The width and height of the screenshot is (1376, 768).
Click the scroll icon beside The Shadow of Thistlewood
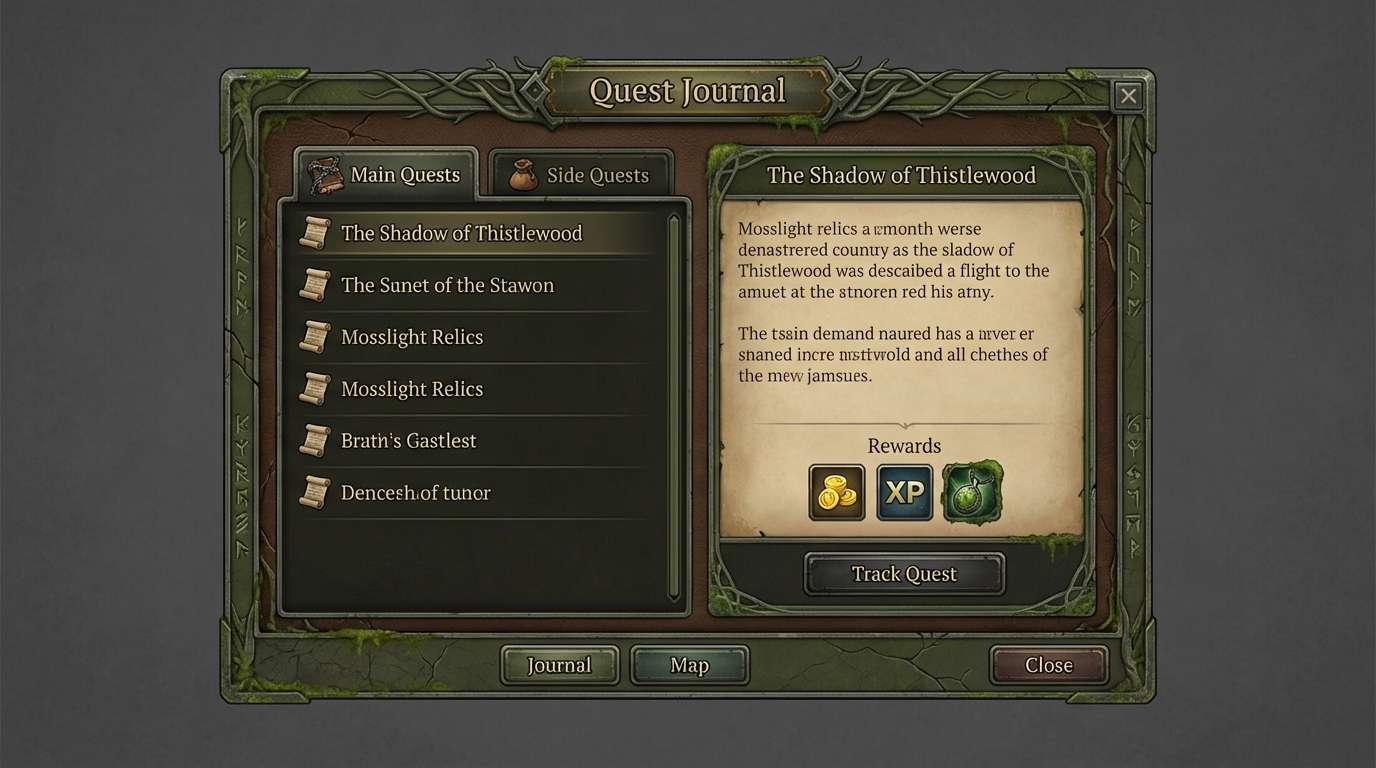315,233
